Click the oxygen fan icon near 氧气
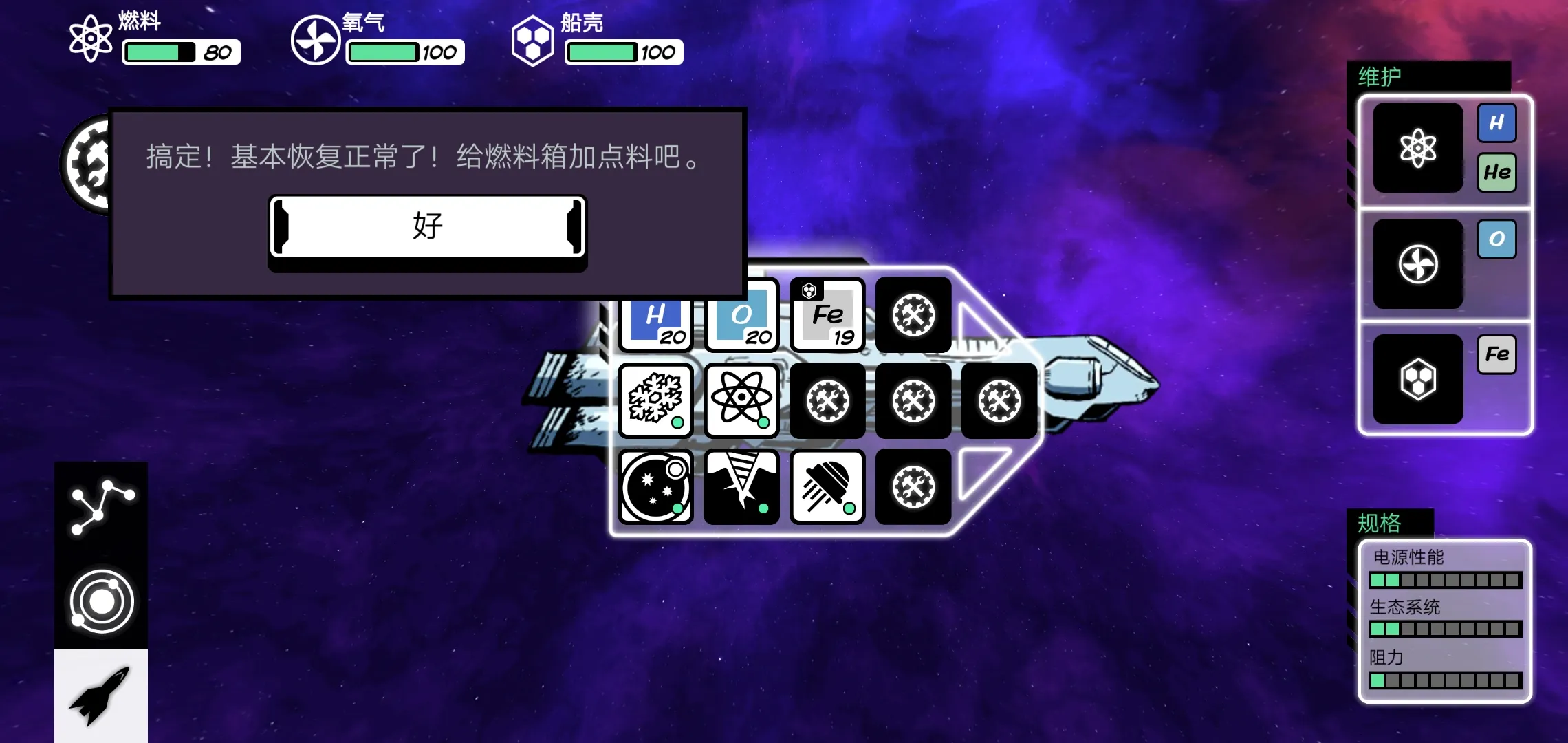1568x743 pixels. 315,39
